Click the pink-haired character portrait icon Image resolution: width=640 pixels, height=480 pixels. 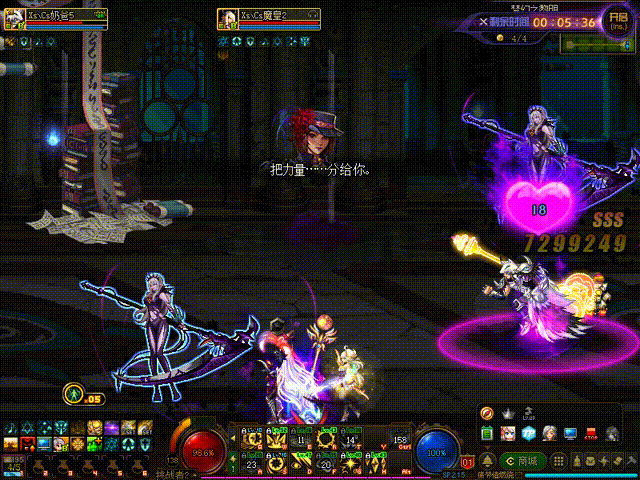(508, 433)
